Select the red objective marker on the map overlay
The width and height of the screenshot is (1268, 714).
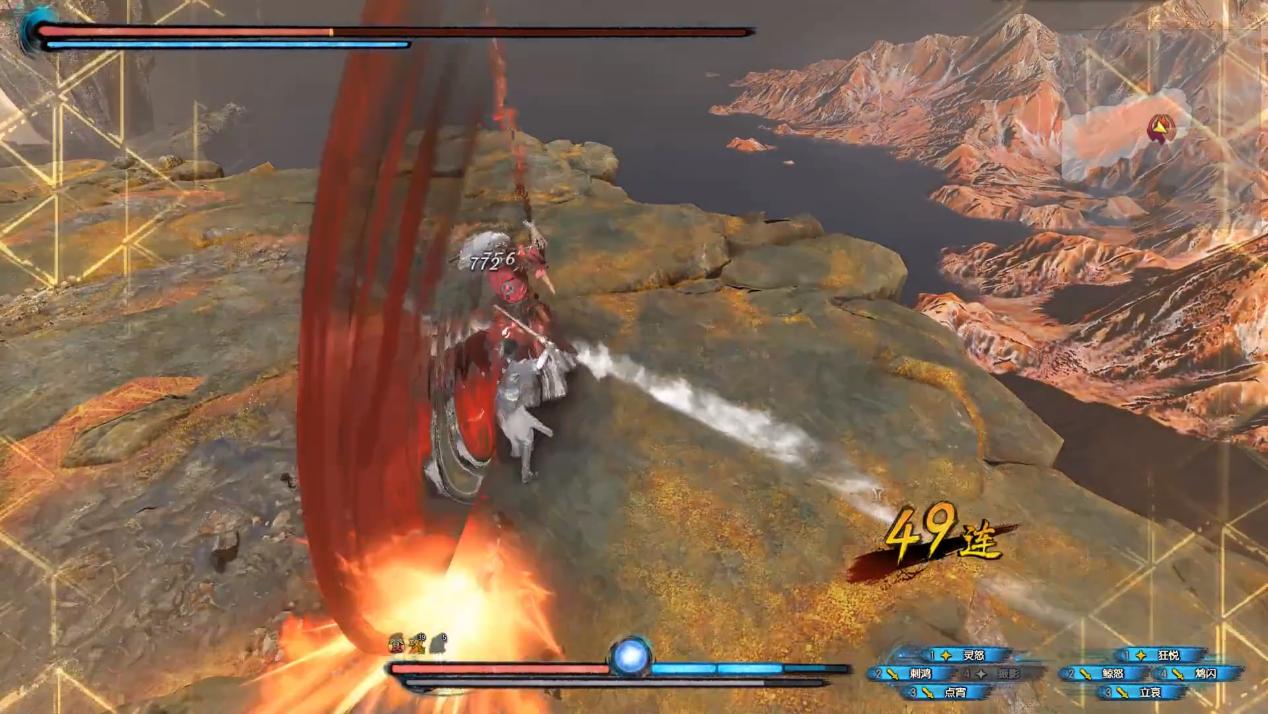click(x=1160, y=127)
